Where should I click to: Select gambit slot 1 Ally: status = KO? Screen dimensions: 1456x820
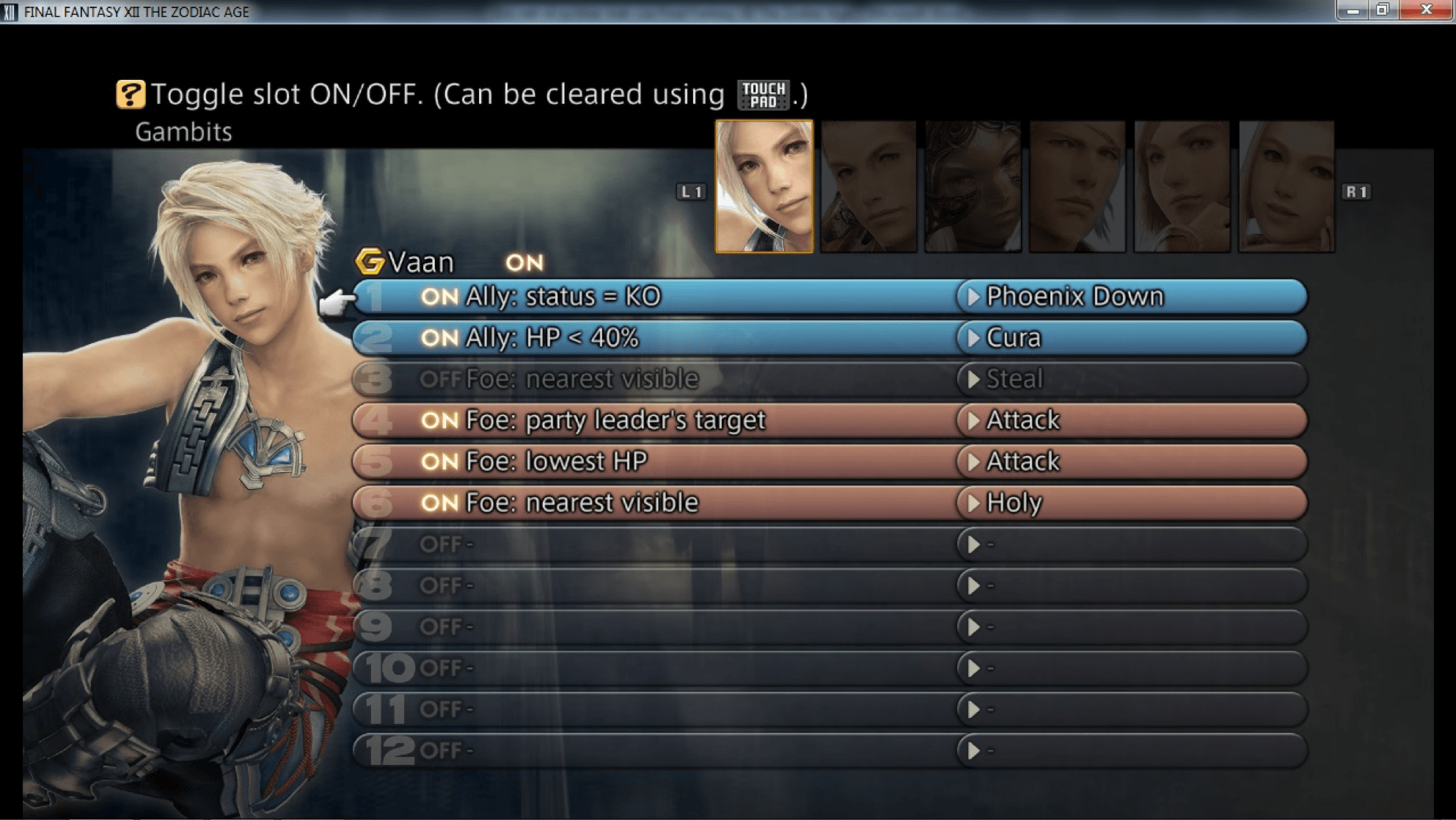(563, 296)
